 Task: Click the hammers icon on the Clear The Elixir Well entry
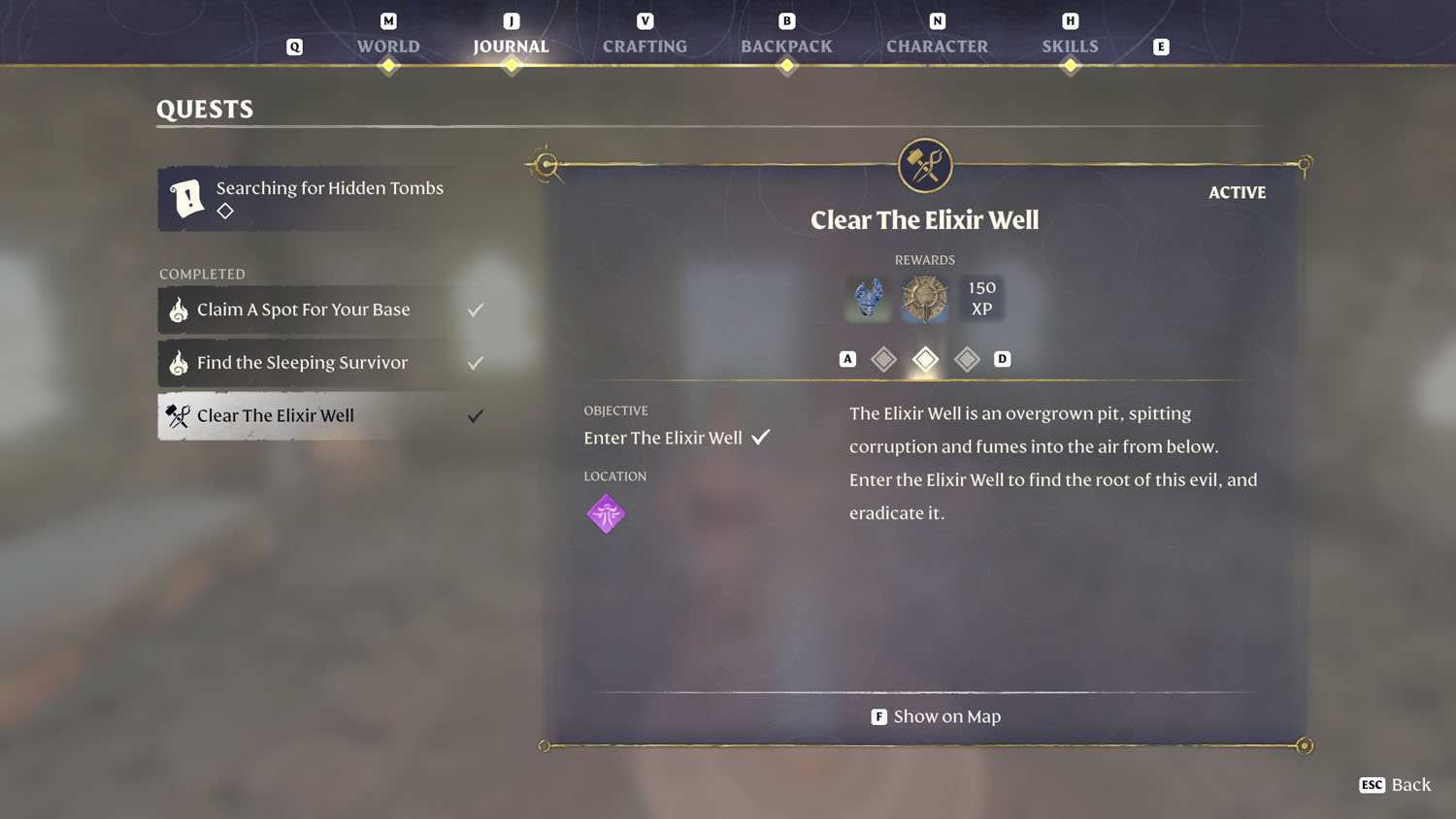[178, 415]
